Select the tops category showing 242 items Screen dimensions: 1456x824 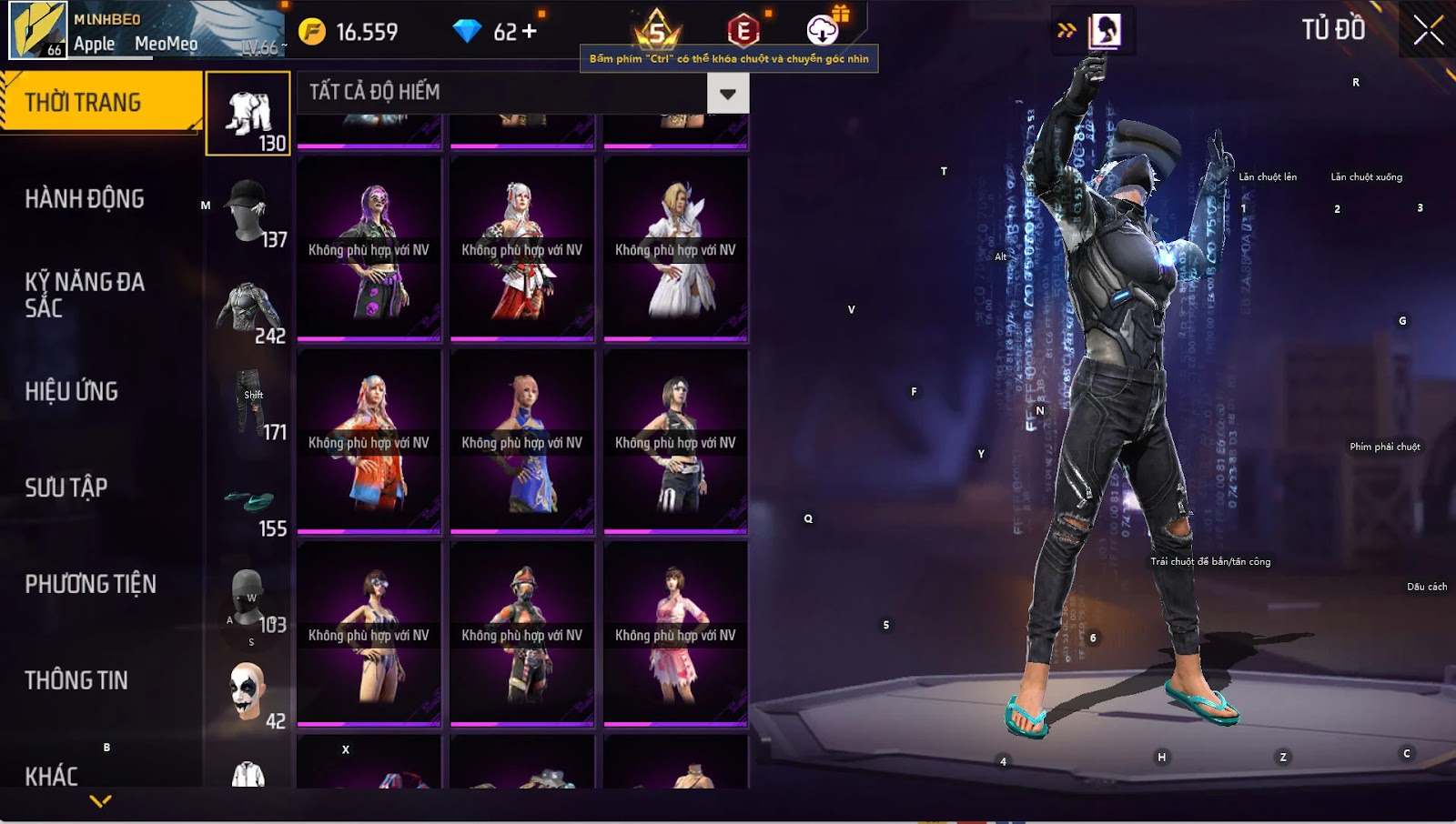(x=248, y=311)
